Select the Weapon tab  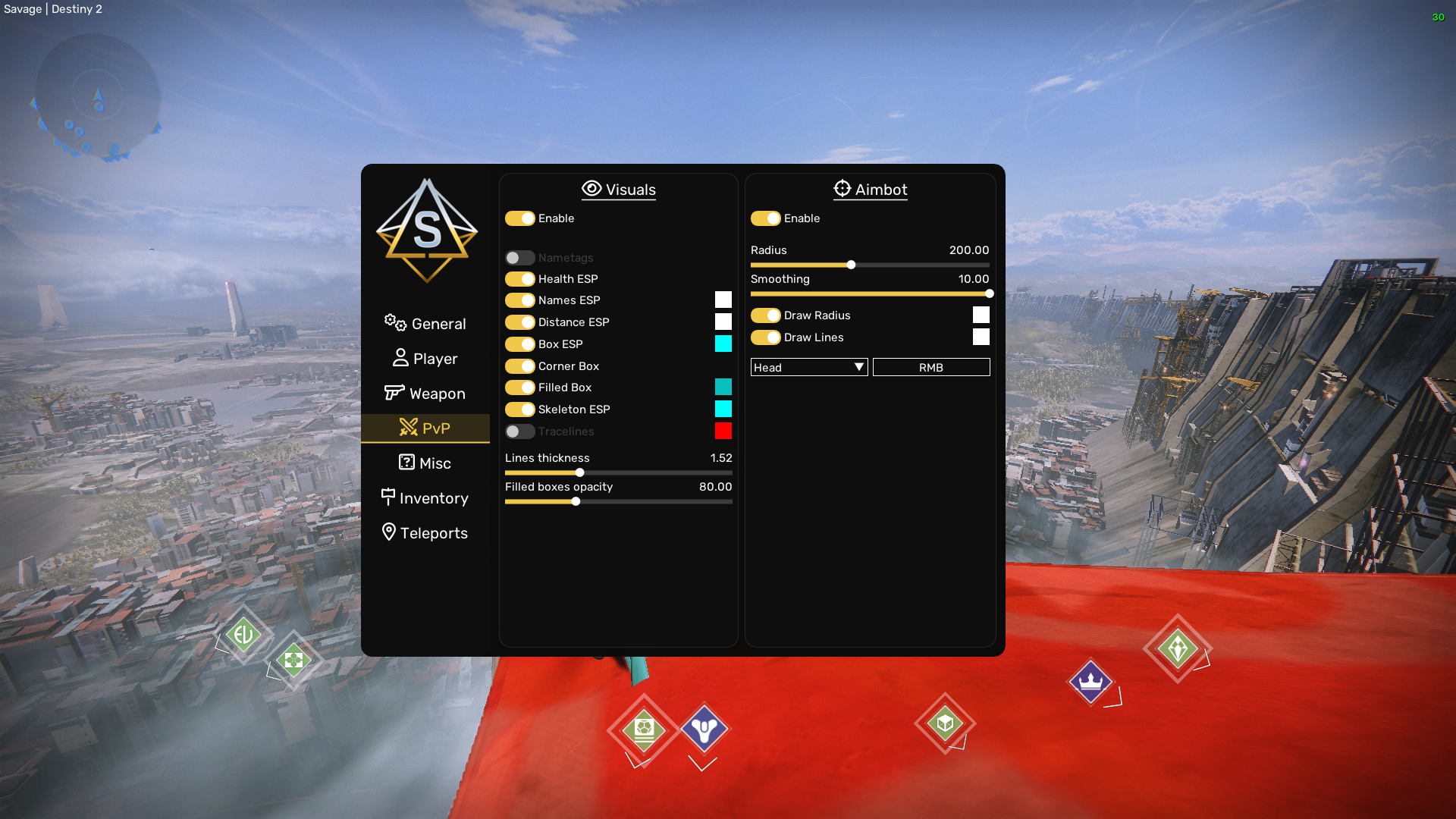pyautogui.click(x=425, y=394)
